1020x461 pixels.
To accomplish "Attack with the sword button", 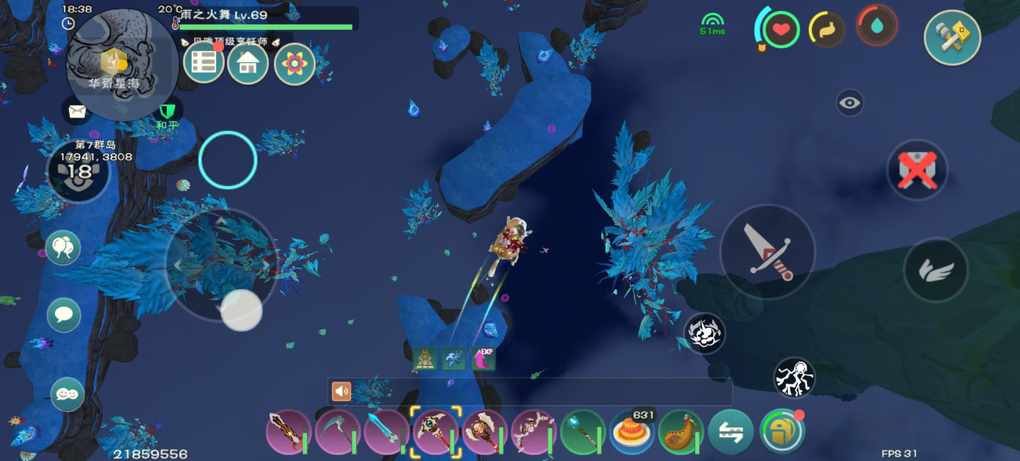I will click(768, 252).
